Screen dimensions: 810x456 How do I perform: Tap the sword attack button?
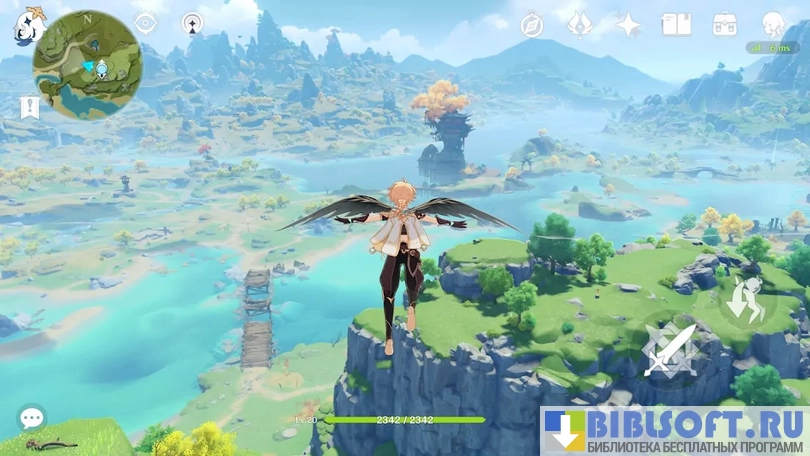669,351
